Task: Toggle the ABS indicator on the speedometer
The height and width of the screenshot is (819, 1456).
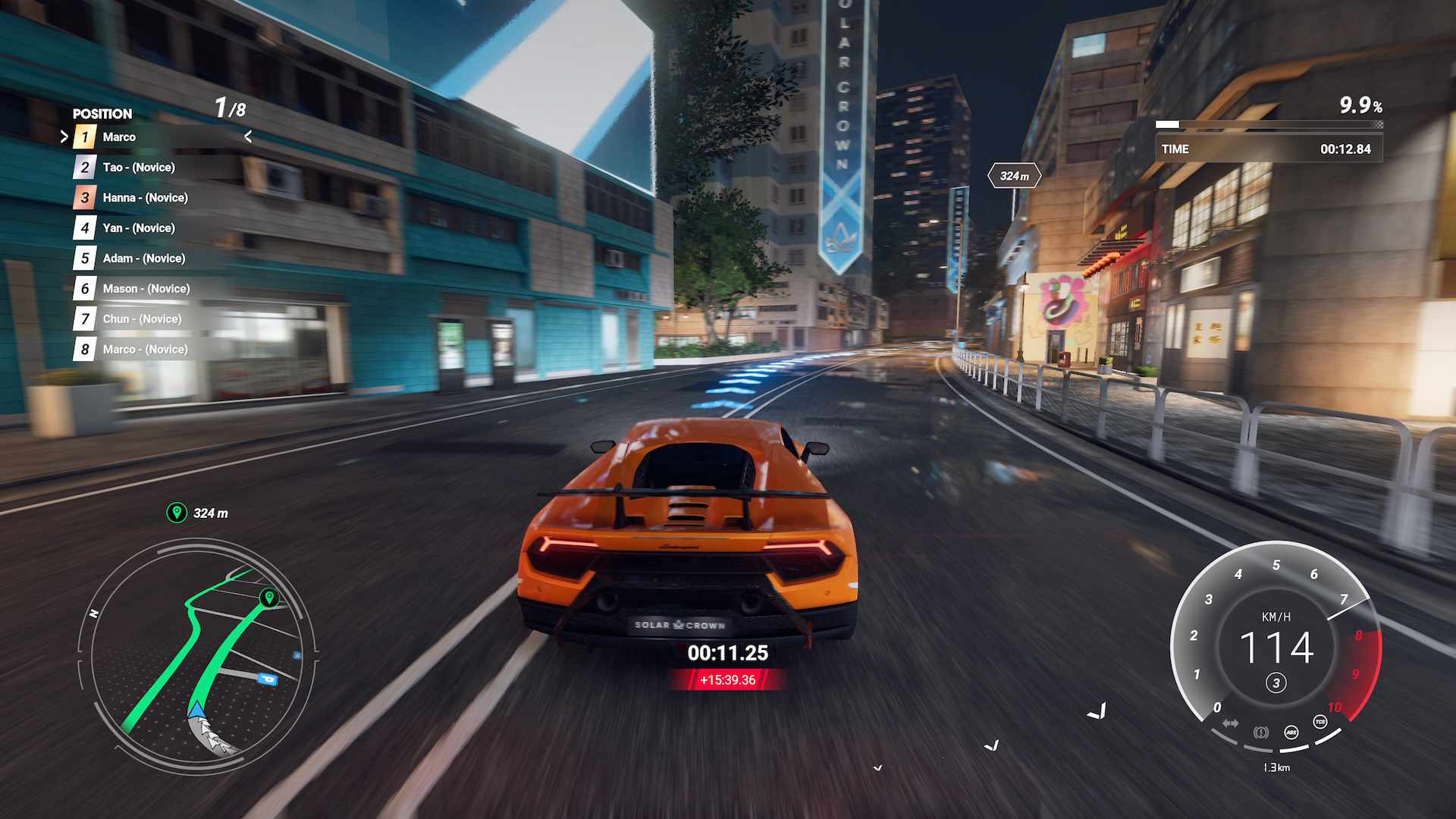Action: point(1291,732)
